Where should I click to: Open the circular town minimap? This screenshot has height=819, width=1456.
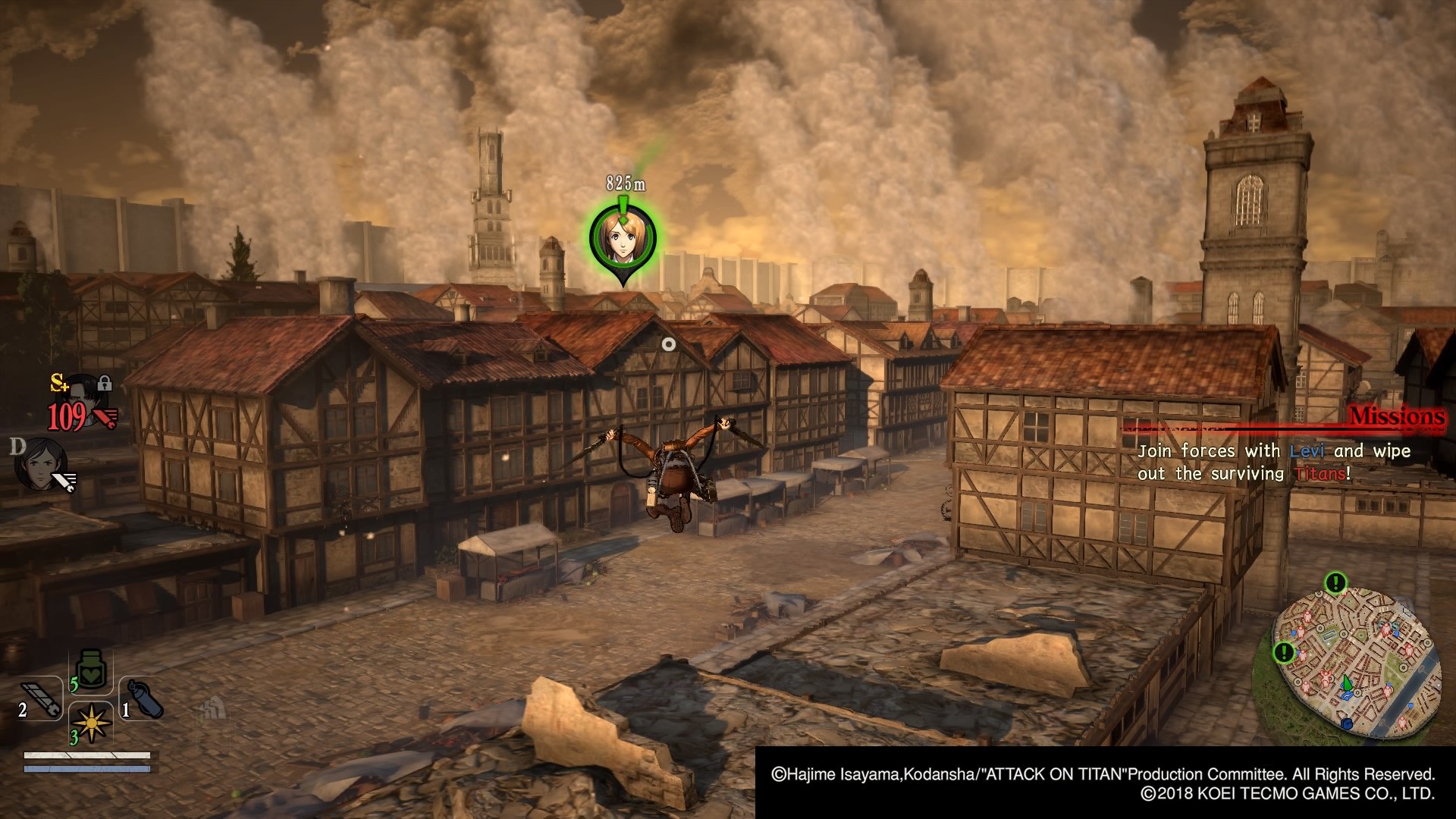click(1356, 661)
